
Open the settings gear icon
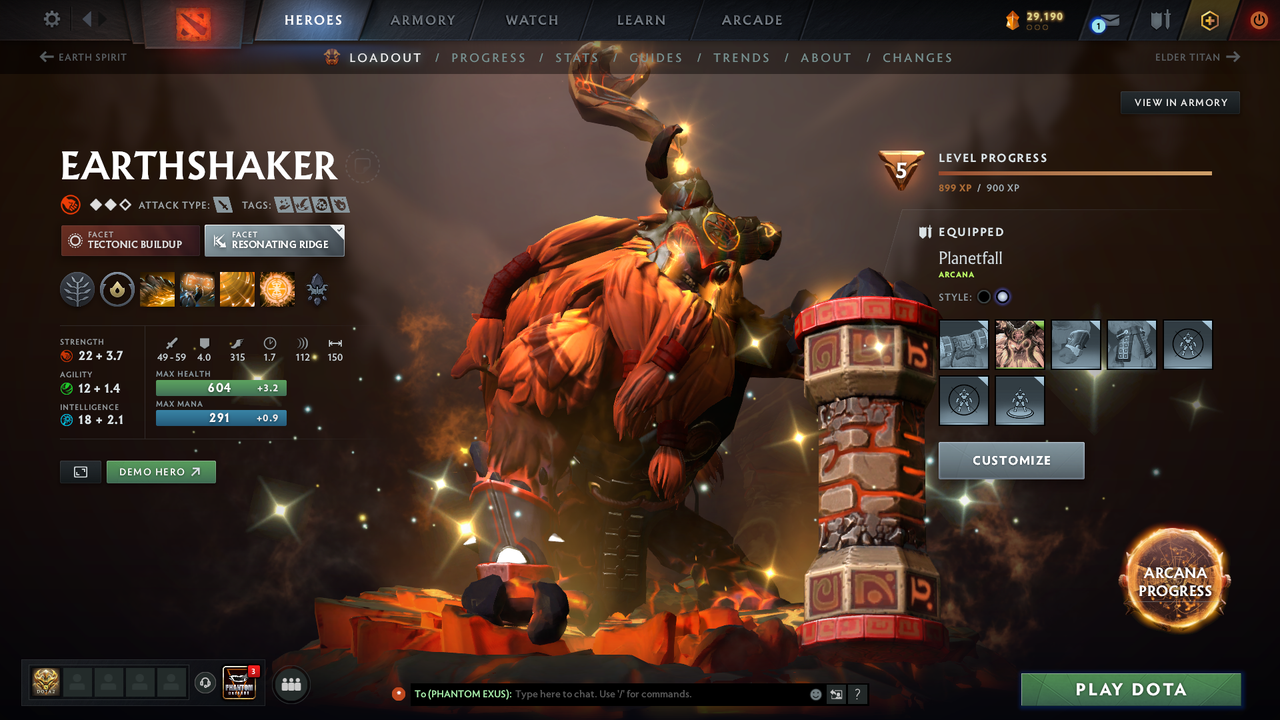click(x=52, y=19)
